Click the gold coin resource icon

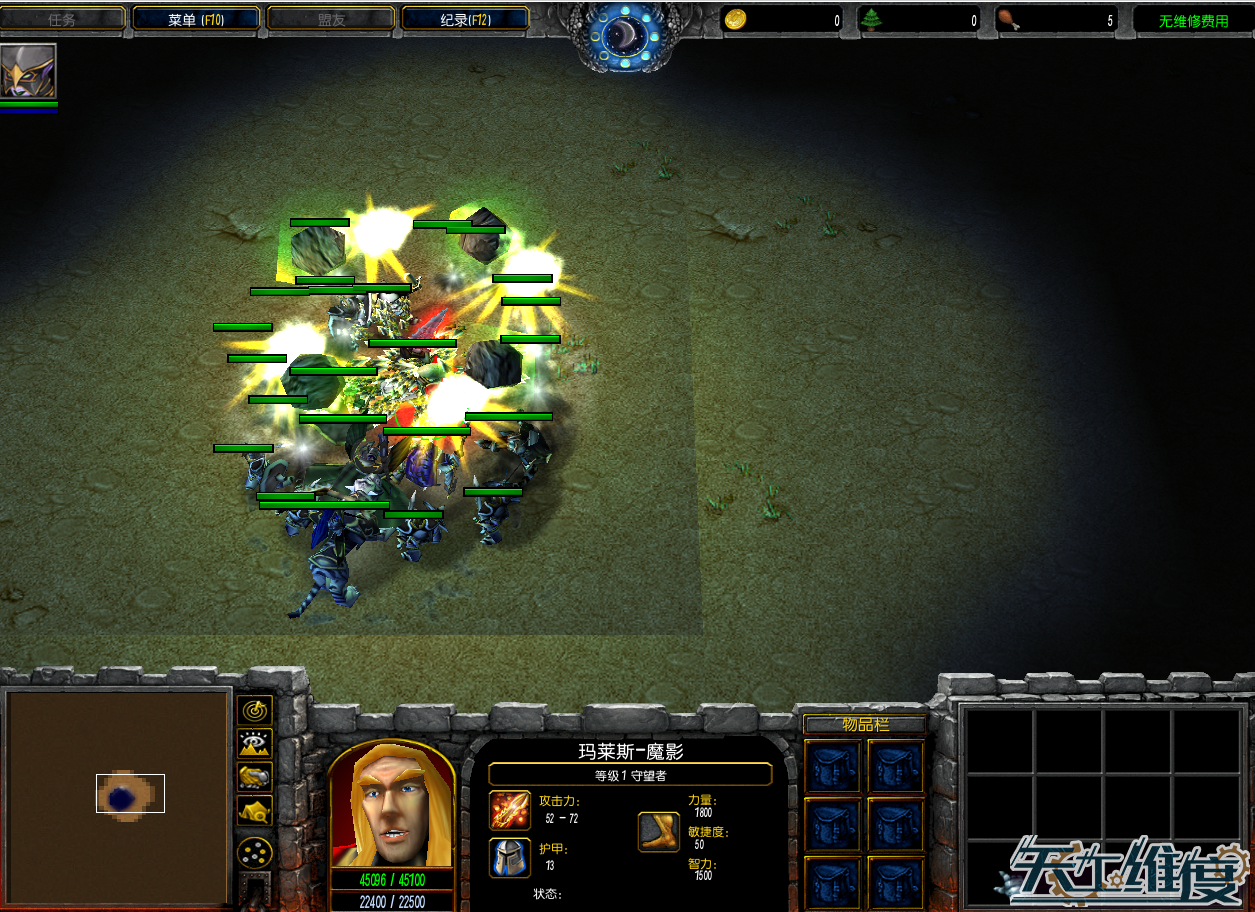click(735, 20)
